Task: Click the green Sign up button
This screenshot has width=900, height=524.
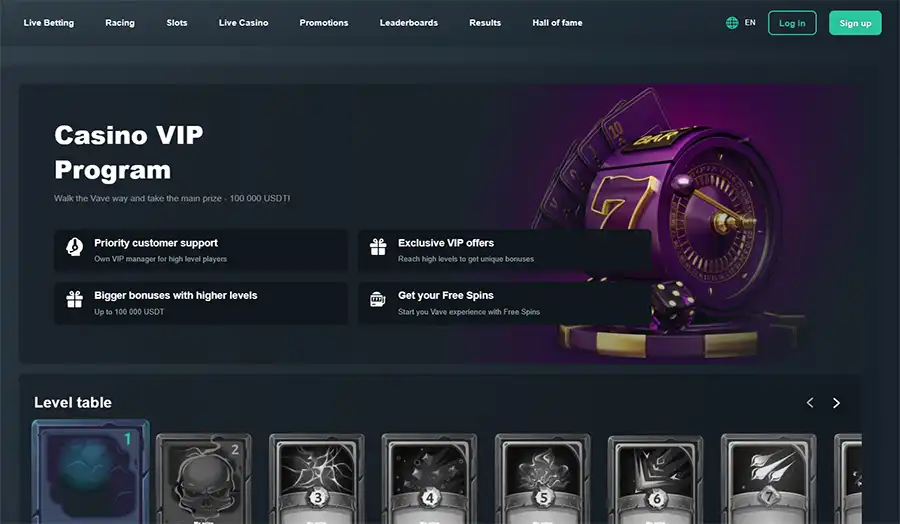Action: (x=855, y=23)
